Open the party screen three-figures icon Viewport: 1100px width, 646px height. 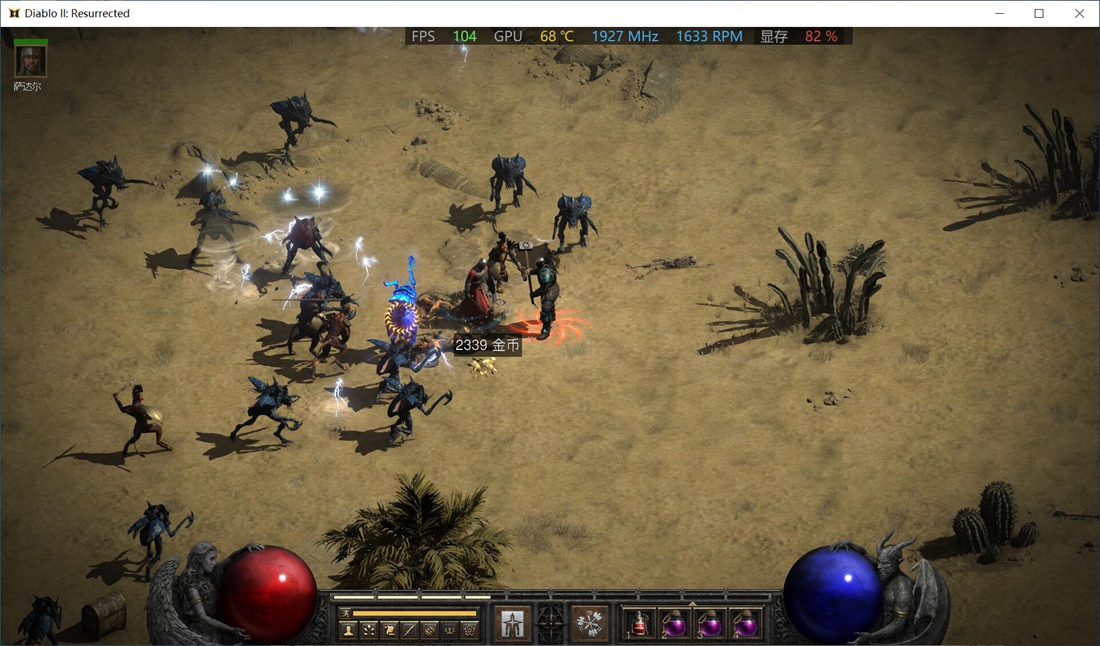coord(450,630)
